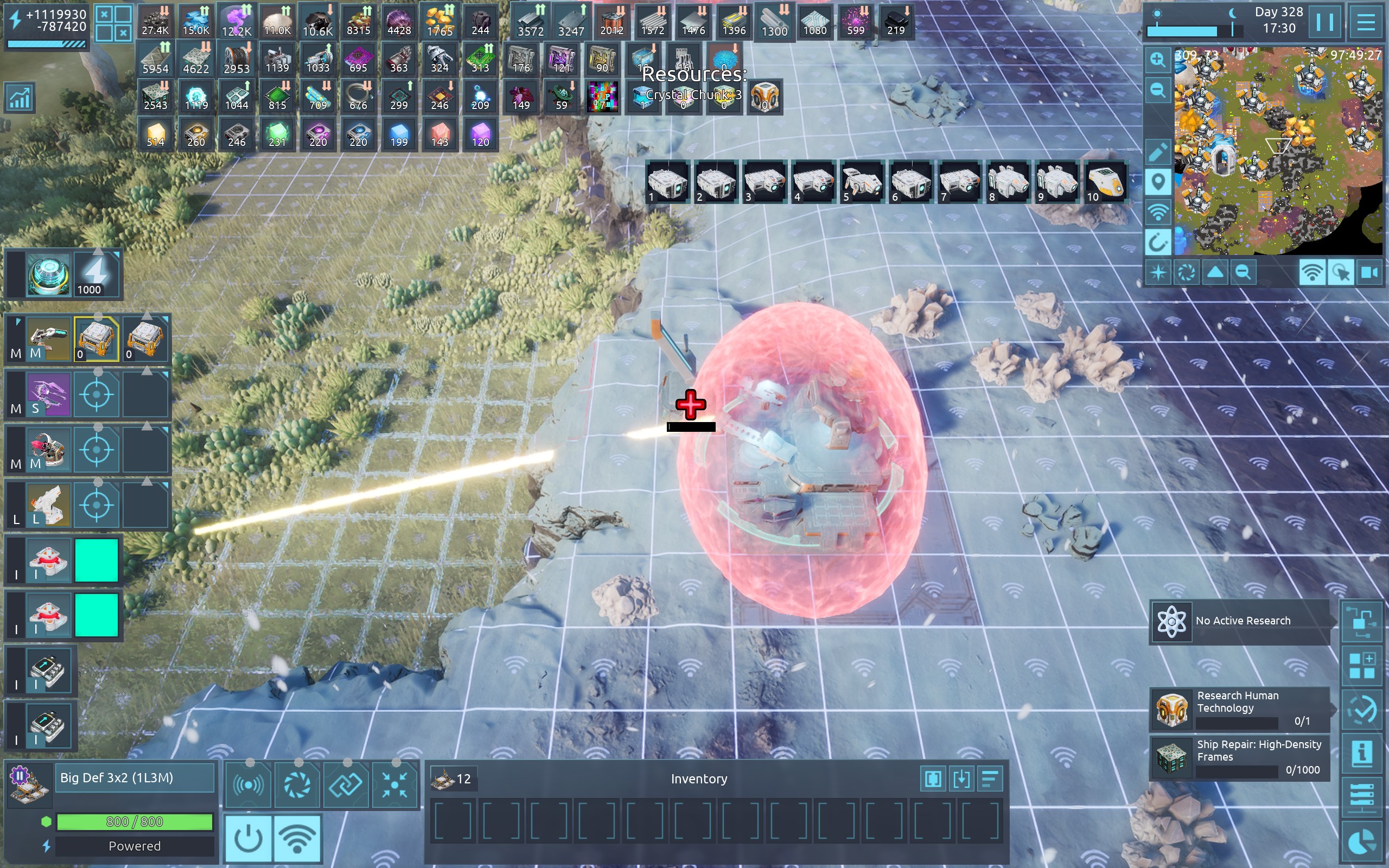The width and height of the screenshot is (1389, 868).
Task: Toggle logistics network wifi button
Action: pos(297,838)
